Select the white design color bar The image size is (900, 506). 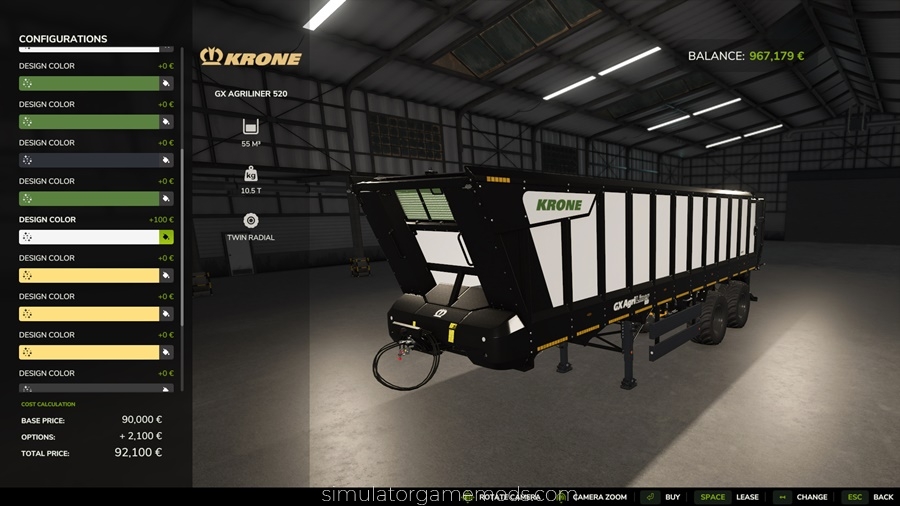click(89, 237)
